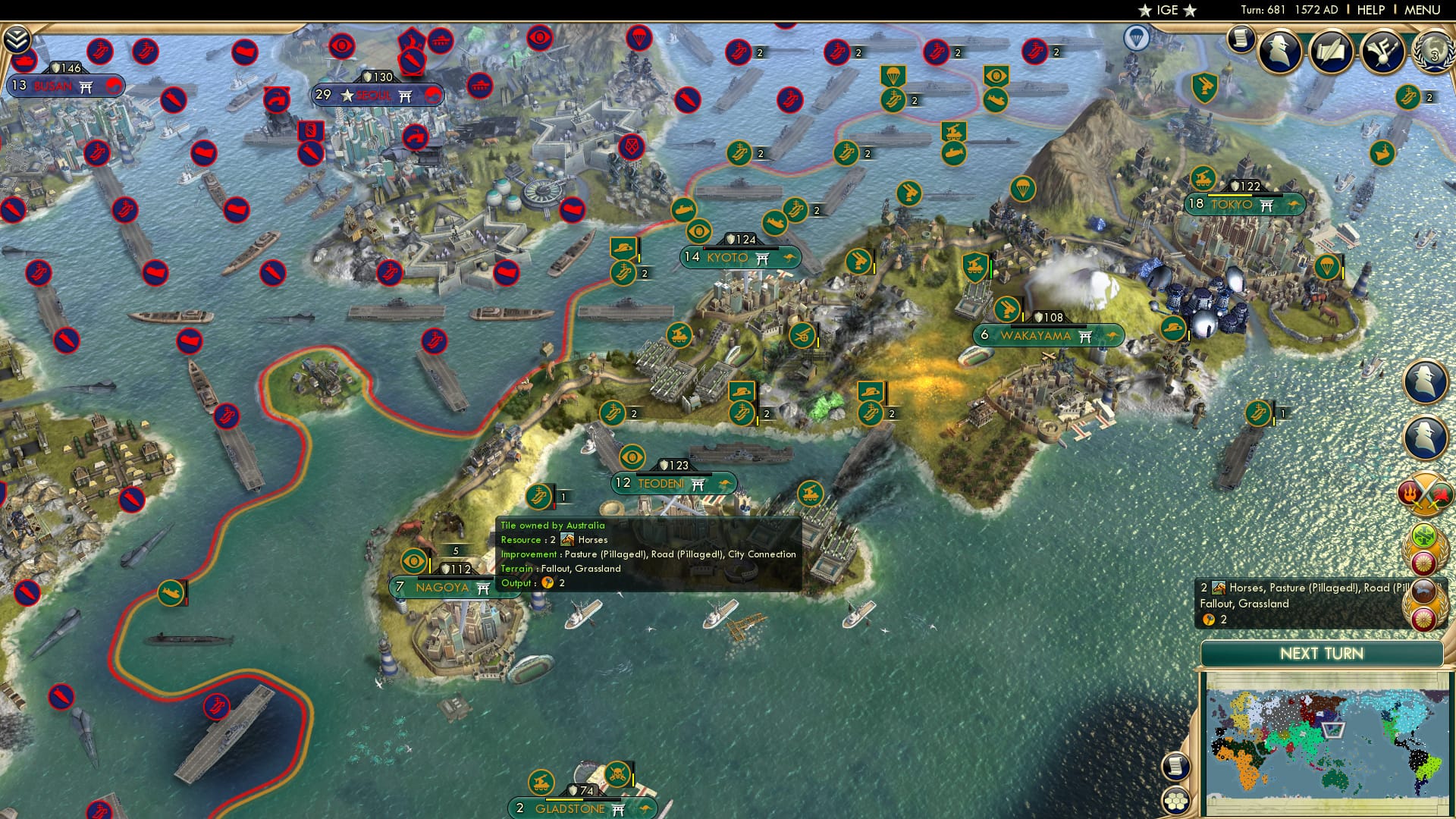Open the Diplomacy overview scroll-and-quill icon
This screenshot has width=1456, height=819.
point(1332,52)
